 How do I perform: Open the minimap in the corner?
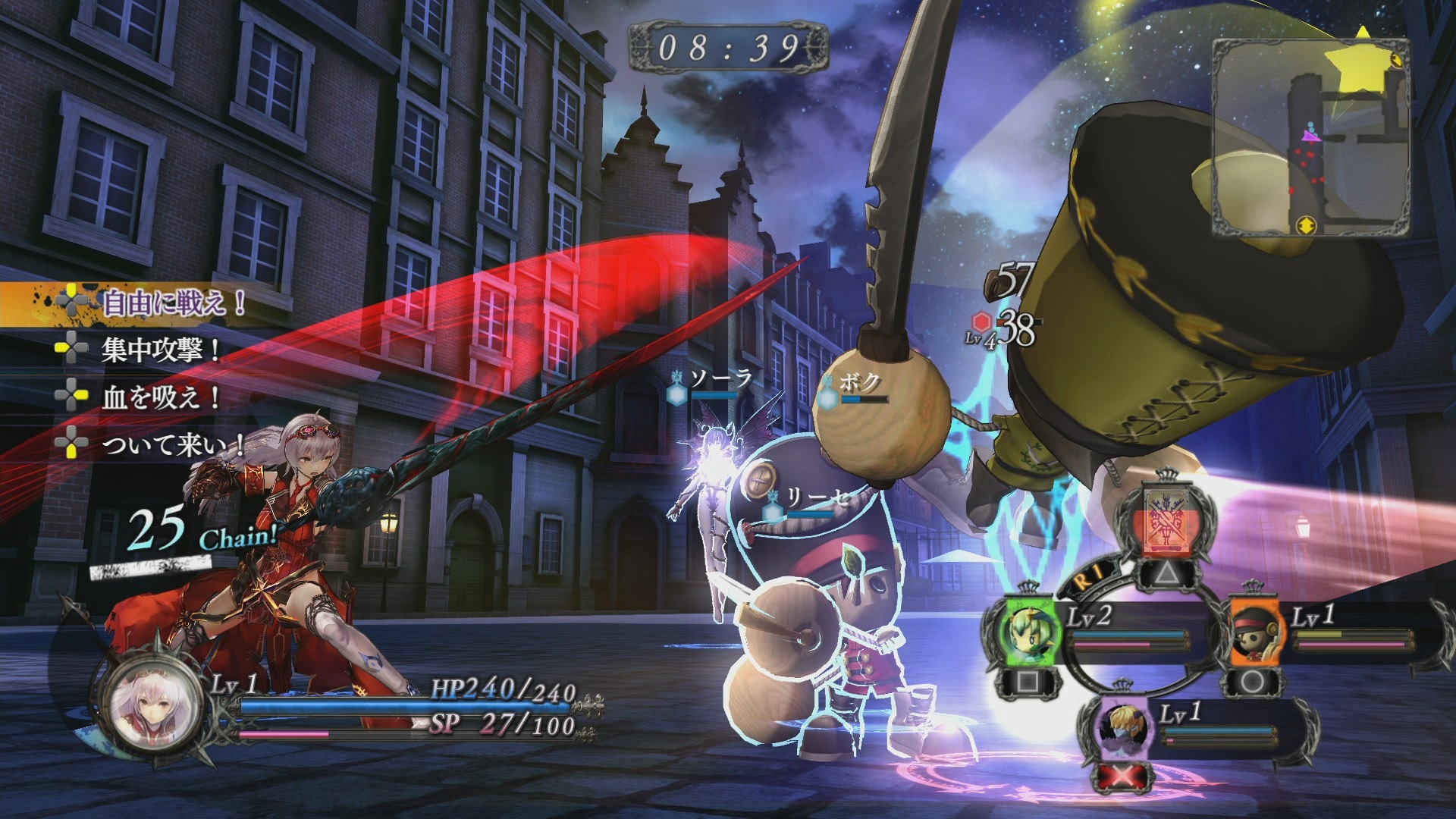[1311, 138]
